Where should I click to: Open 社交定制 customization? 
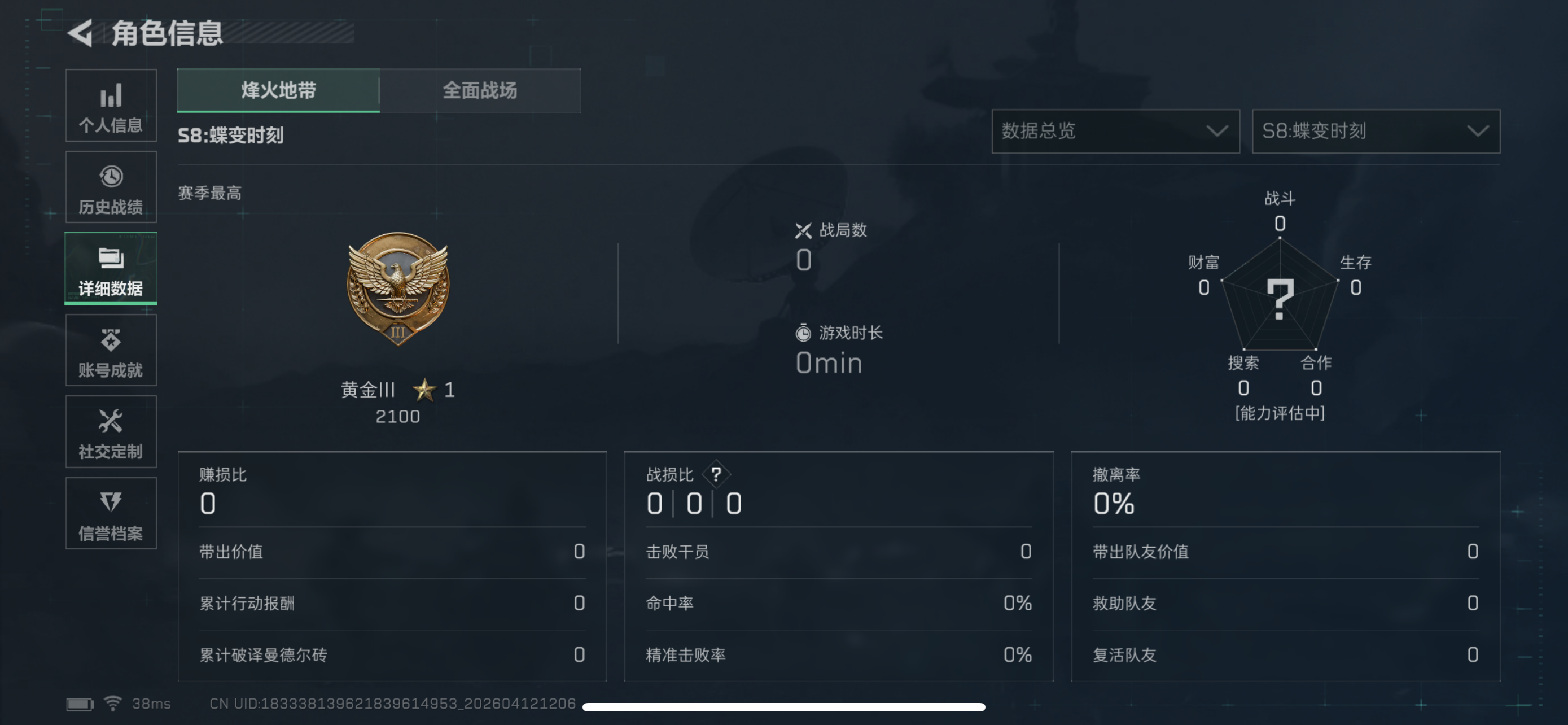tap(111, 432)
